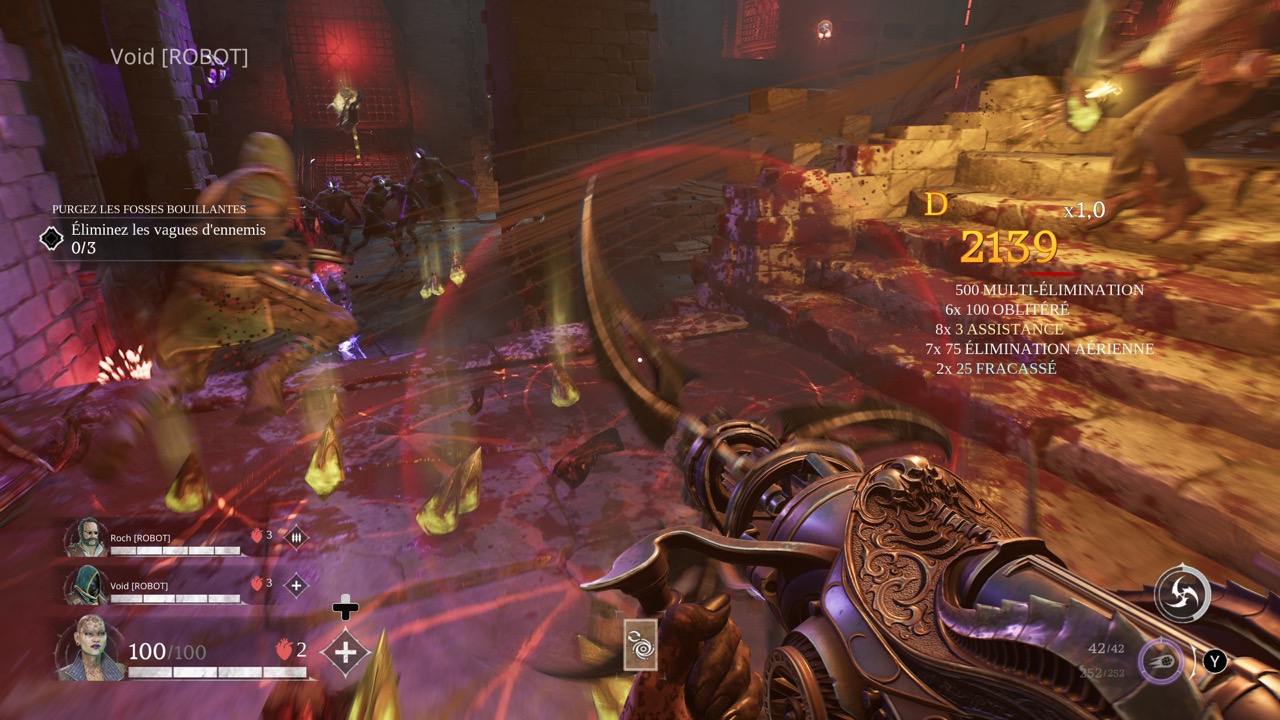The width and height of the screenshot is (1280, 720).
Task: Click Roch's triple-bullet ammo item icon
Action: point(296,537)
